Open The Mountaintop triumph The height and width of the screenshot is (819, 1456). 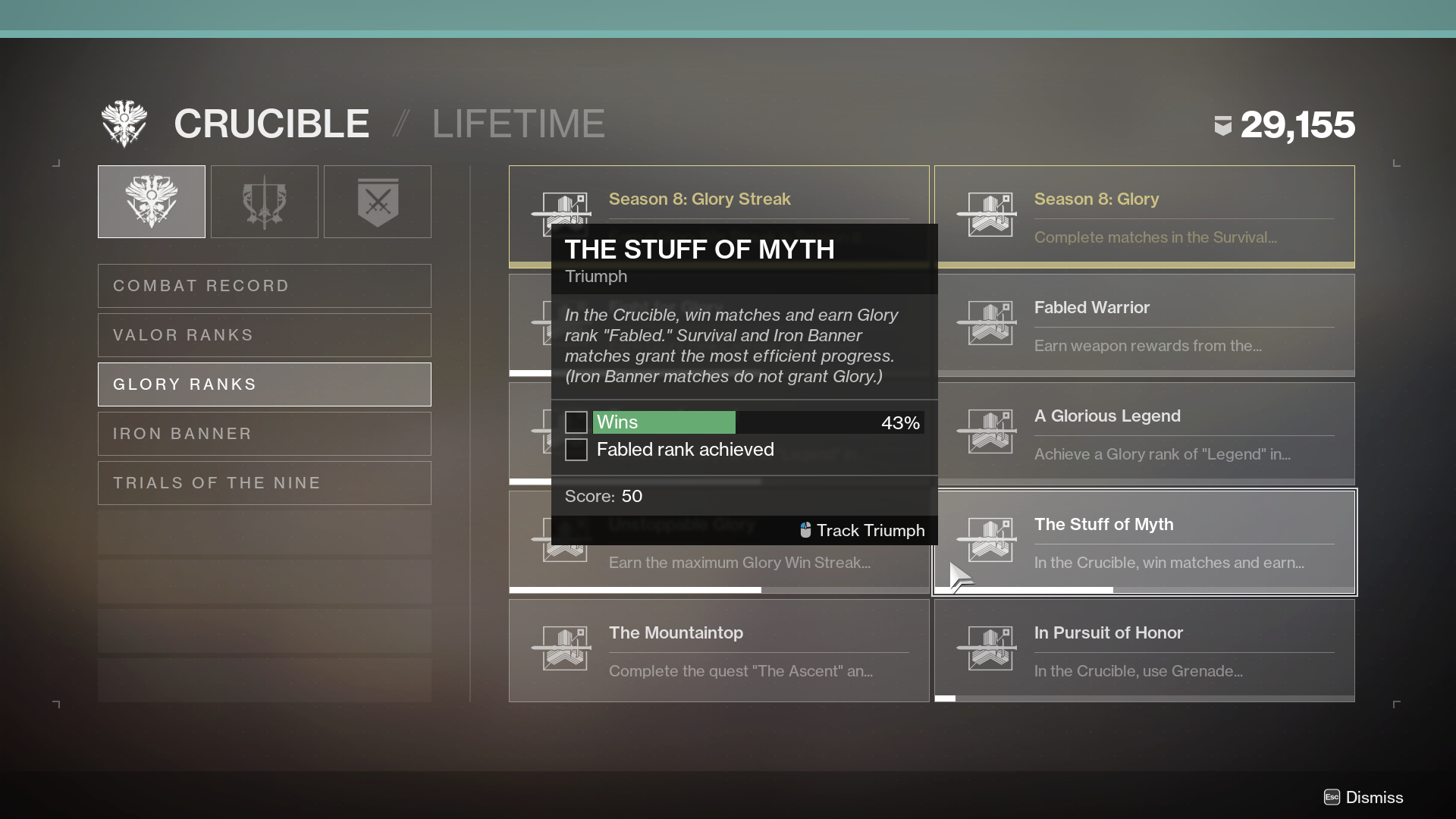point(718,651)
